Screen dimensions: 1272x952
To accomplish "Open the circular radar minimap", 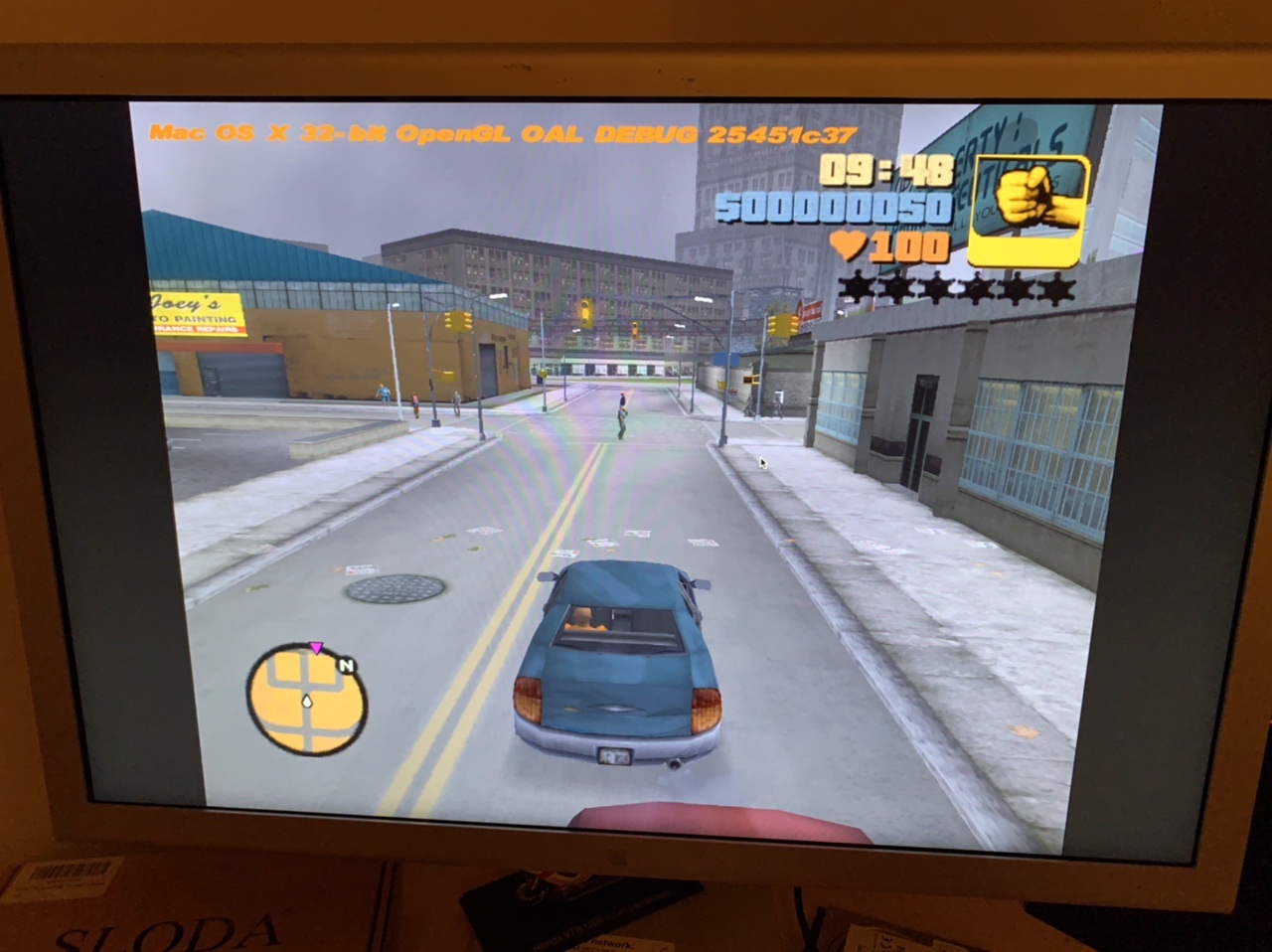I will click(306, 700).
